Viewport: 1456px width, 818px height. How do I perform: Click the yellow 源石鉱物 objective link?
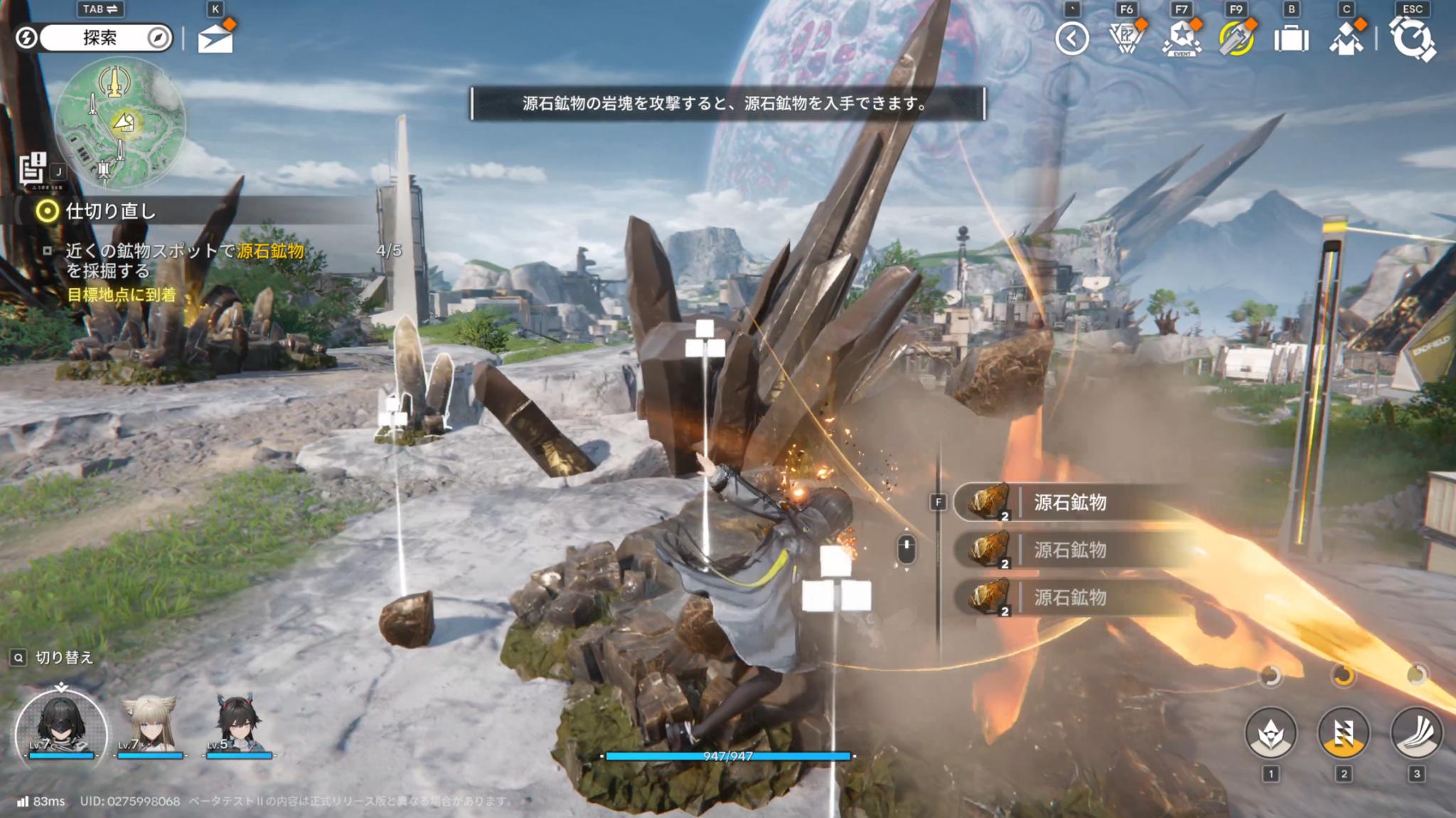[272, 248]
